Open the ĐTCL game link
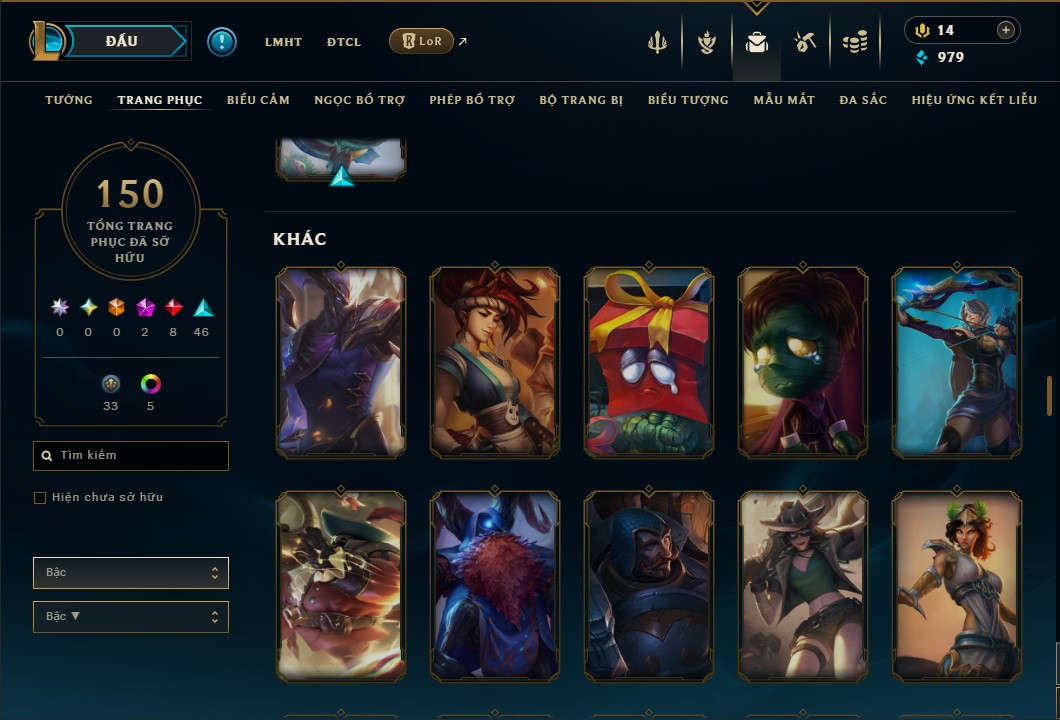The height and width of the screenshot is (720, 1060). 344,42
